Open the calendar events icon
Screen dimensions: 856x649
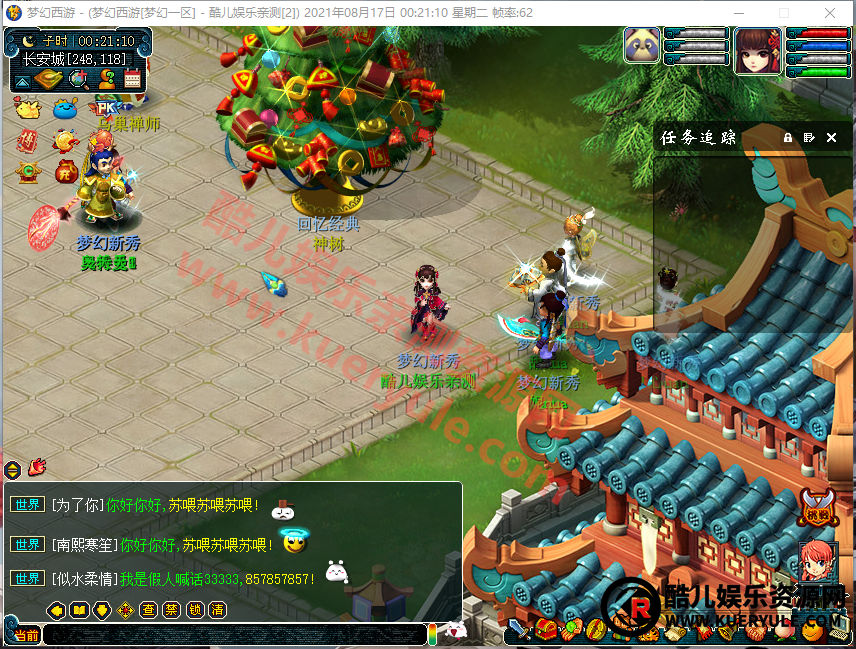[x=132, y=80]
